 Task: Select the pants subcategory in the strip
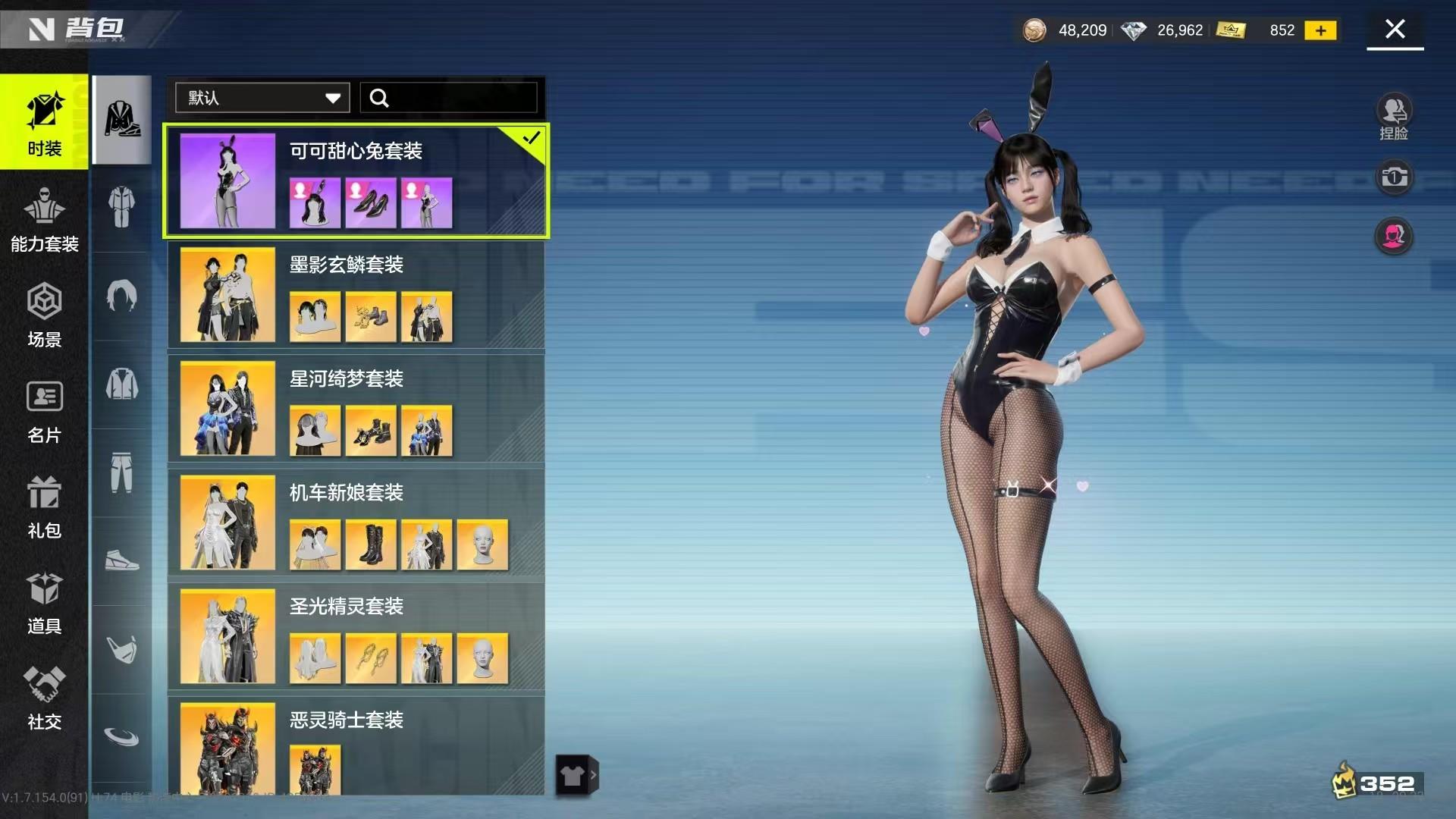click(x=121, y=474)
